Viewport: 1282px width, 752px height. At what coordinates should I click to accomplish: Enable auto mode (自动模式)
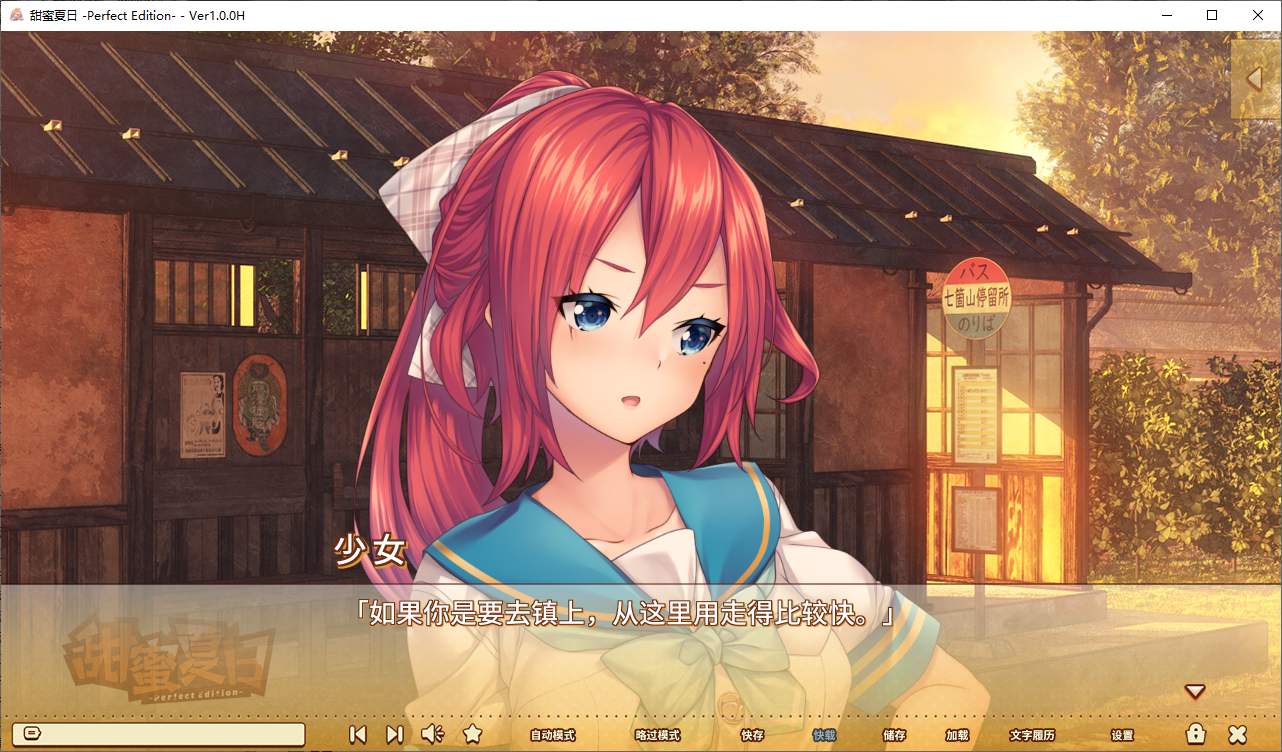pyautogui.click(x=552, y=735)
